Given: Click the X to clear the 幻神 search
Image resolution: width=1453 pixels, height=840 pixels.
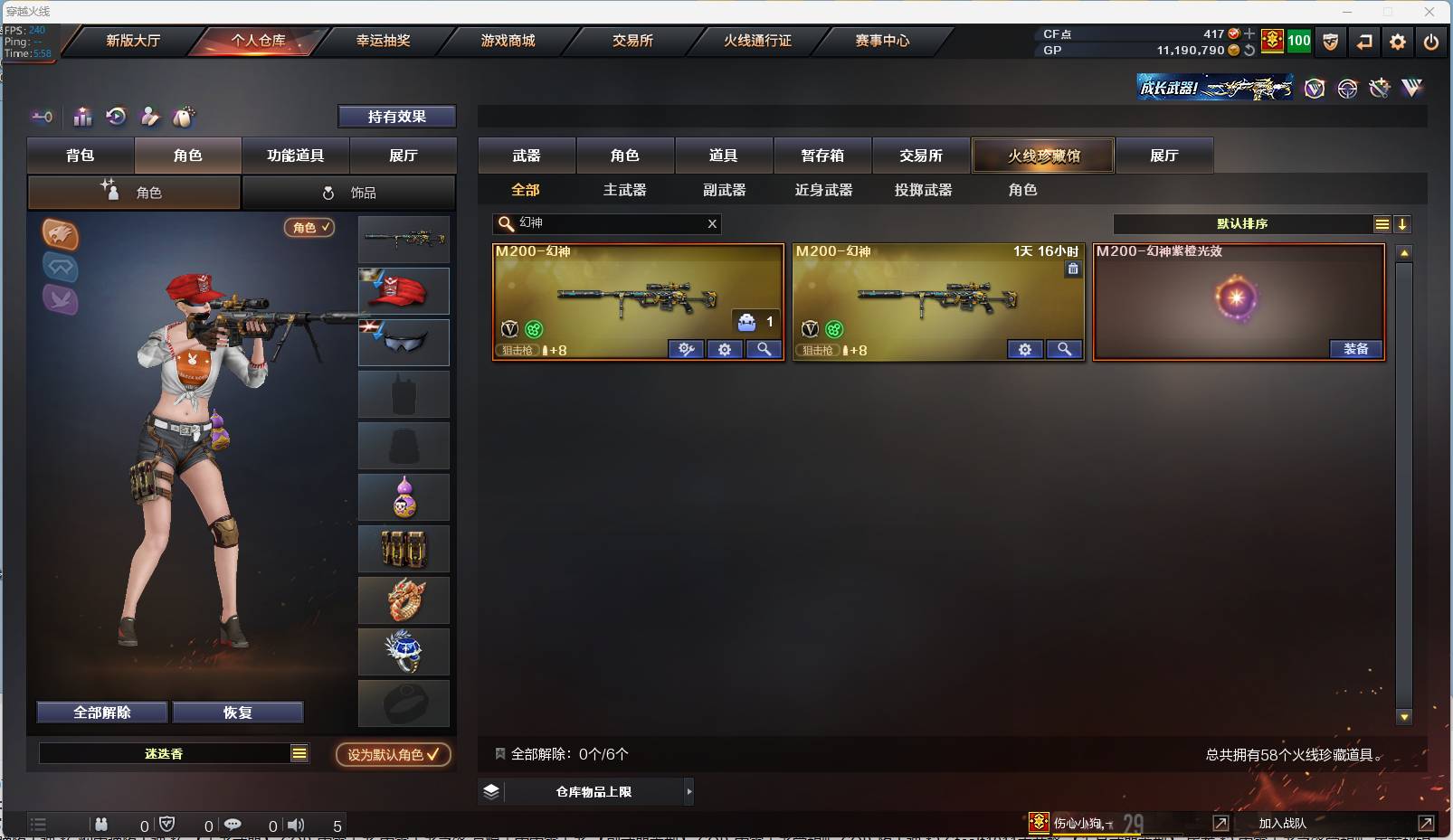Looking at the screenshot, I should pyautogui.click(x=712, y=223).
